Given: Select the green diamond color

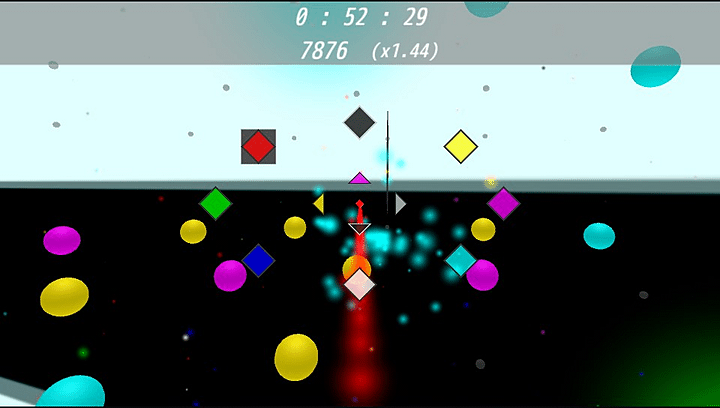Looking at the screenshot, I should click(215, 203).
